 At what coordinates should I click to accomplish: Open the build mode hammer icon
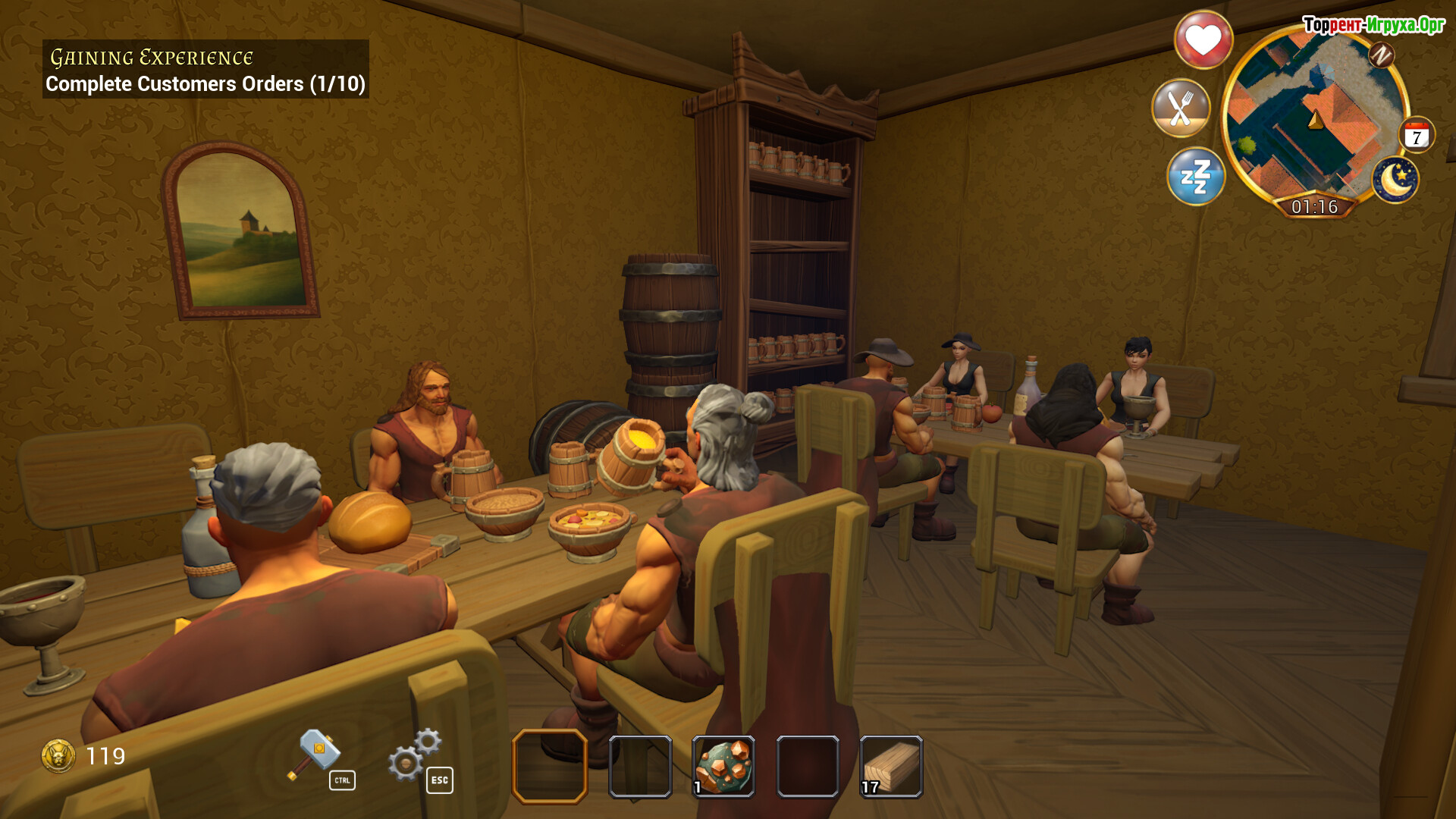click(313, 754)
